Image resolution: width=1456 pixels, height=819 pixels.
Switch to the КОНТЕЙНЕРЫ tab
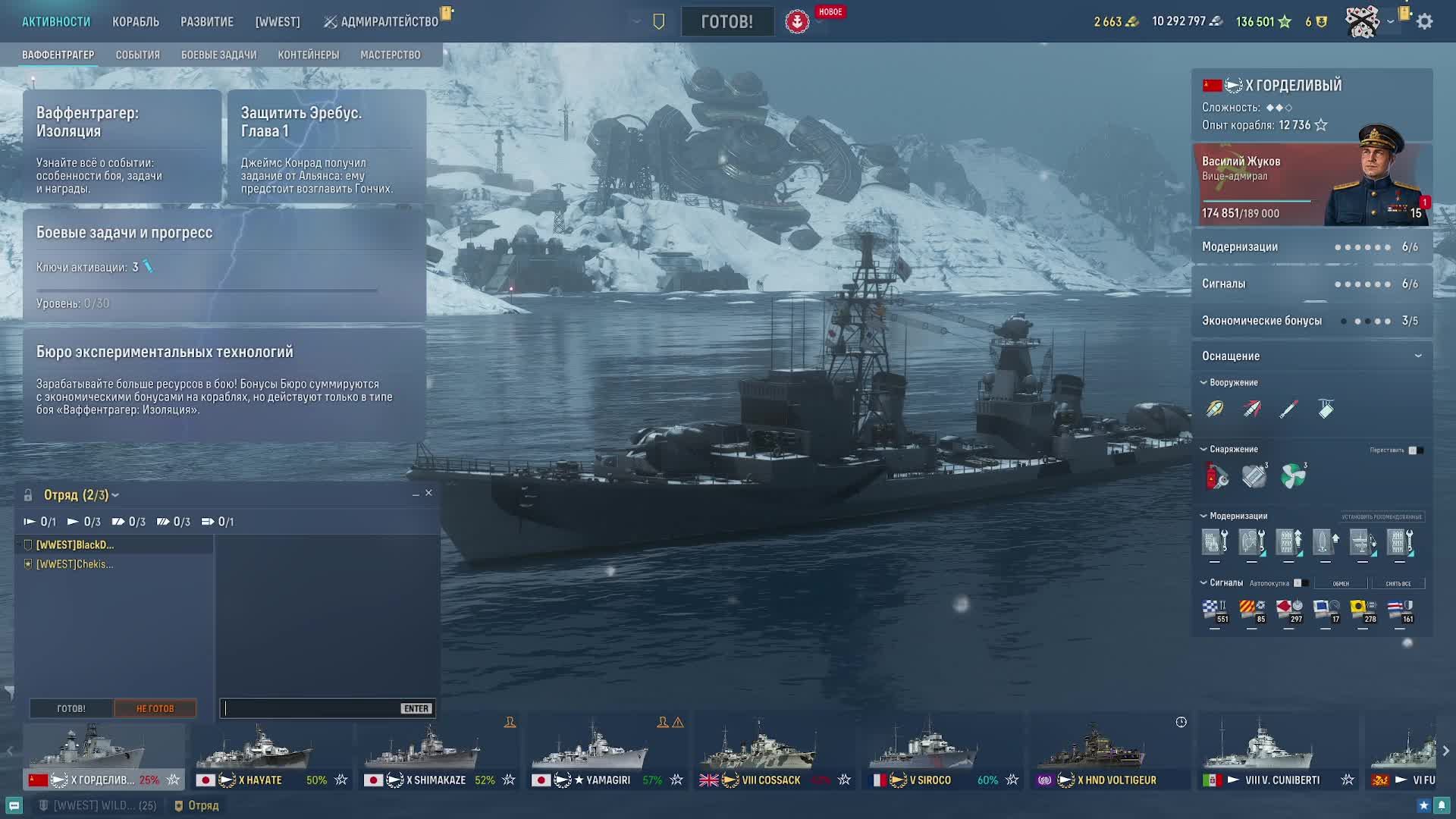click(308, 55)
